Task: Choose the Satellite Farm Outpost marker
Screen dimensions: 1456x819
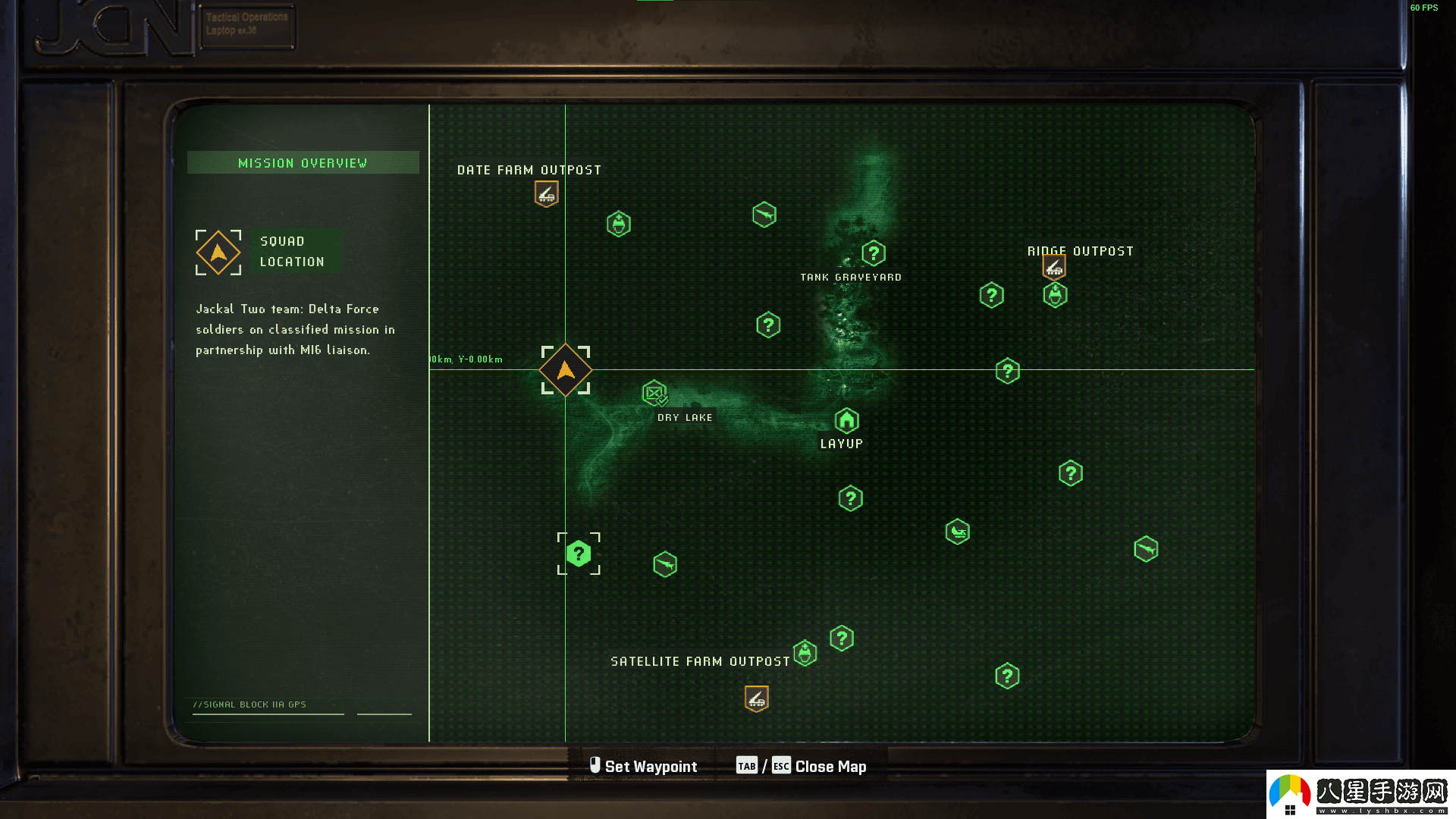Action: (x=756, y=698)
